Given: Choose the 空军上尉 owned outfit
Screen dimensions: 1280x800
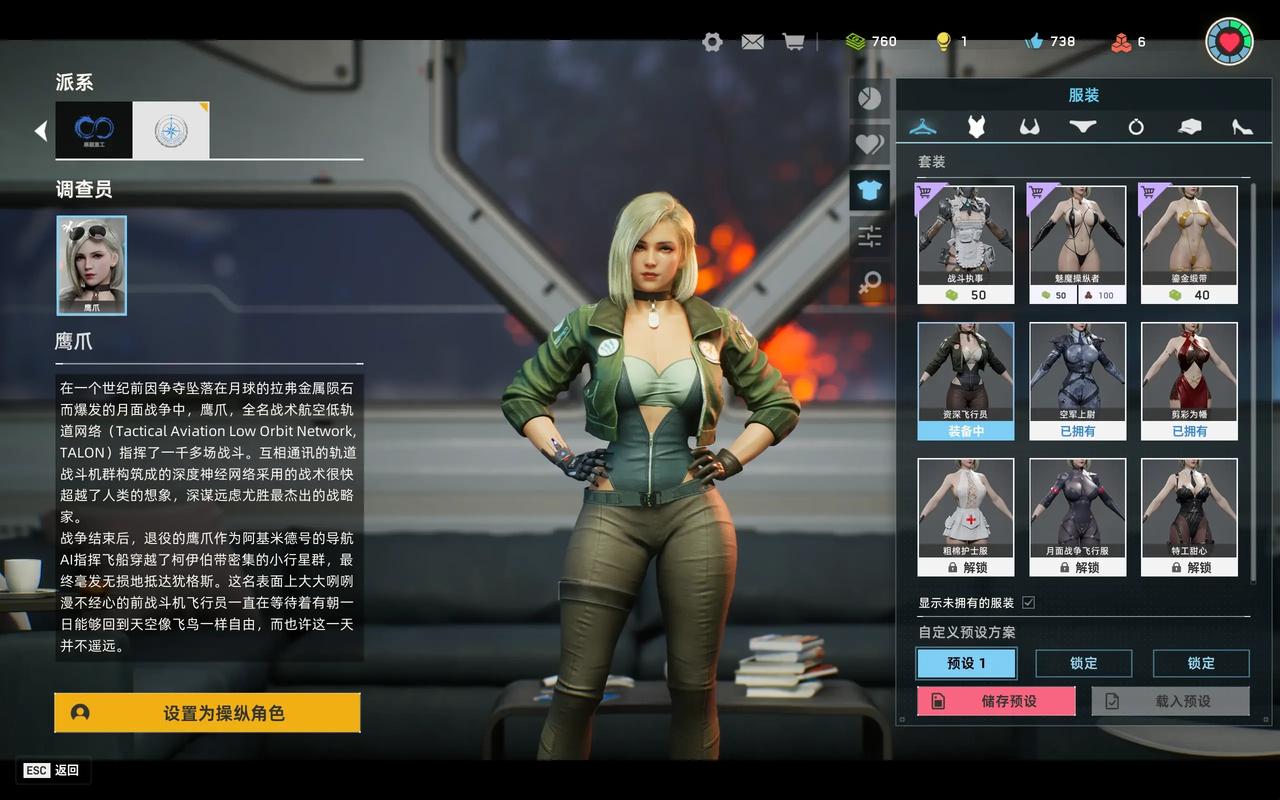Looking at the screenshot, I should (1077, 380).
